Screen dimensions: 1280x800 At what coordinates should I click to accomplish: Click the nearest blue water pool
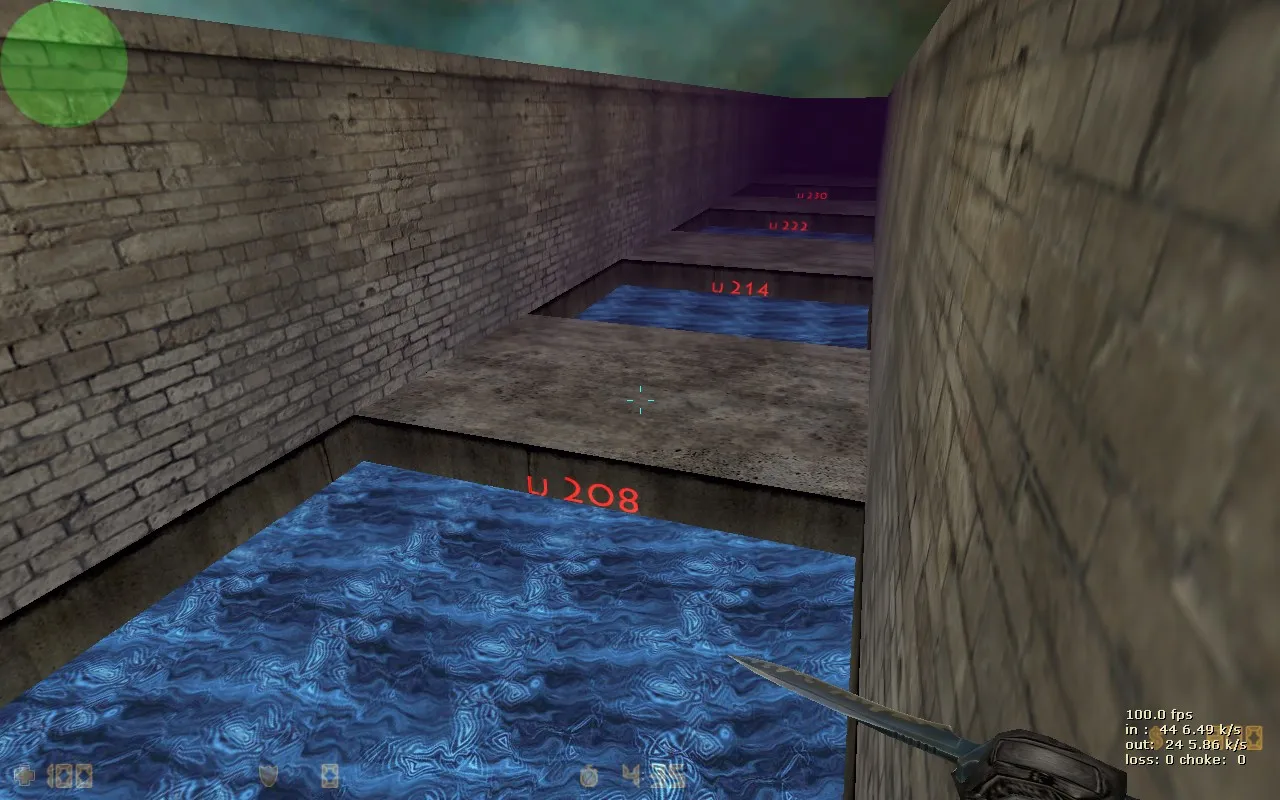coord(430,620)
